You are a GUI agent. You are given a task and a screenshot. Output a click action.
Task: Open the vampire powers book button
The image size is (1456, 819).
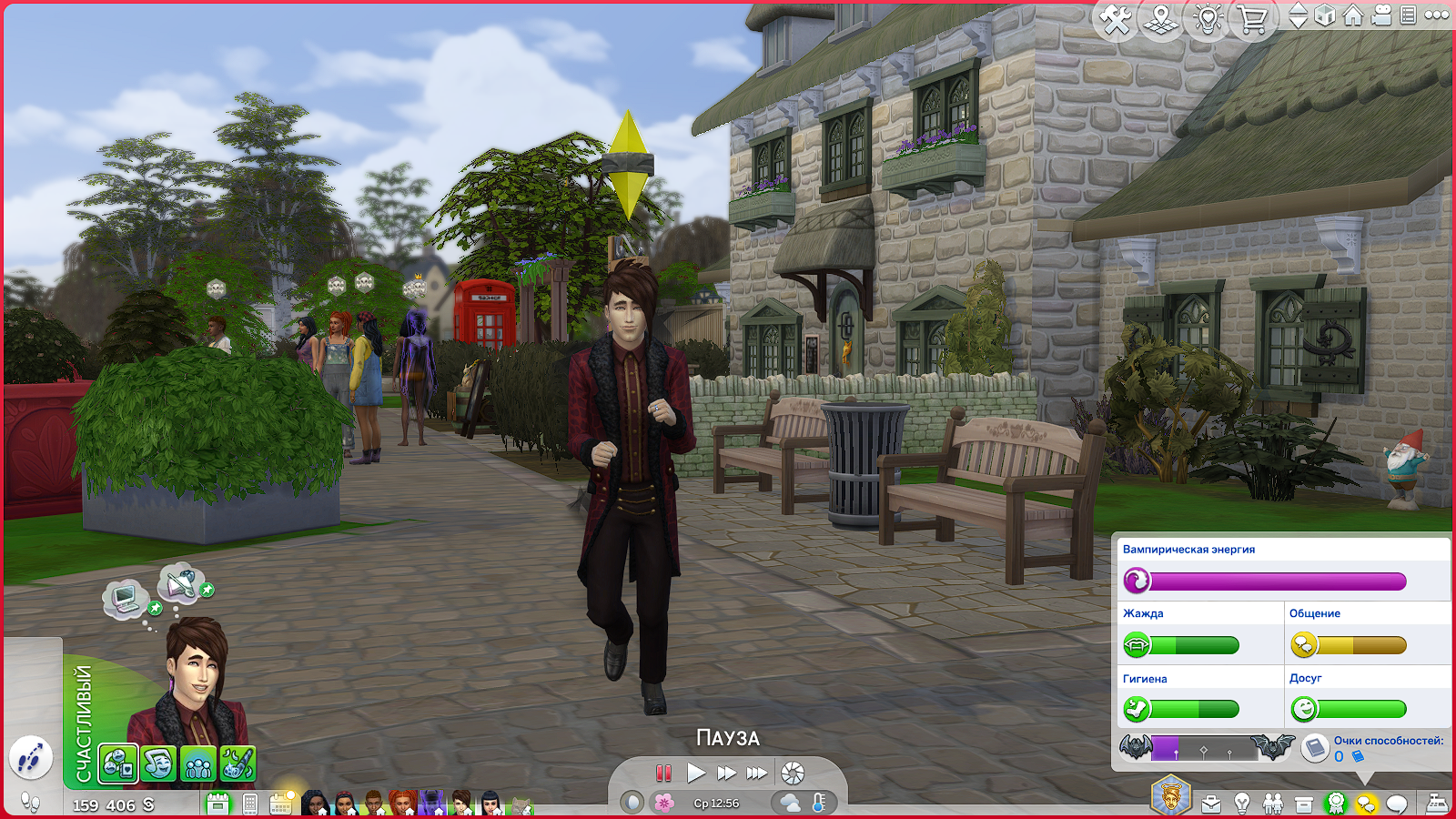pyautogui.click(x=1315, y=748)
